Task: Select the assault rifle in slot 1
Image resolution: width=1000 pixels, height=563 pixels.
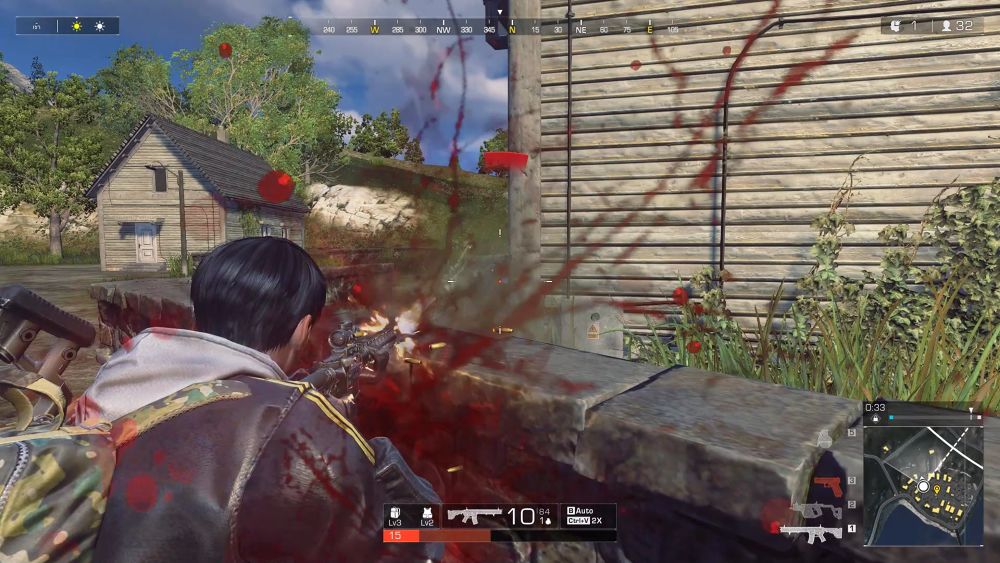Action: point(812,531)
